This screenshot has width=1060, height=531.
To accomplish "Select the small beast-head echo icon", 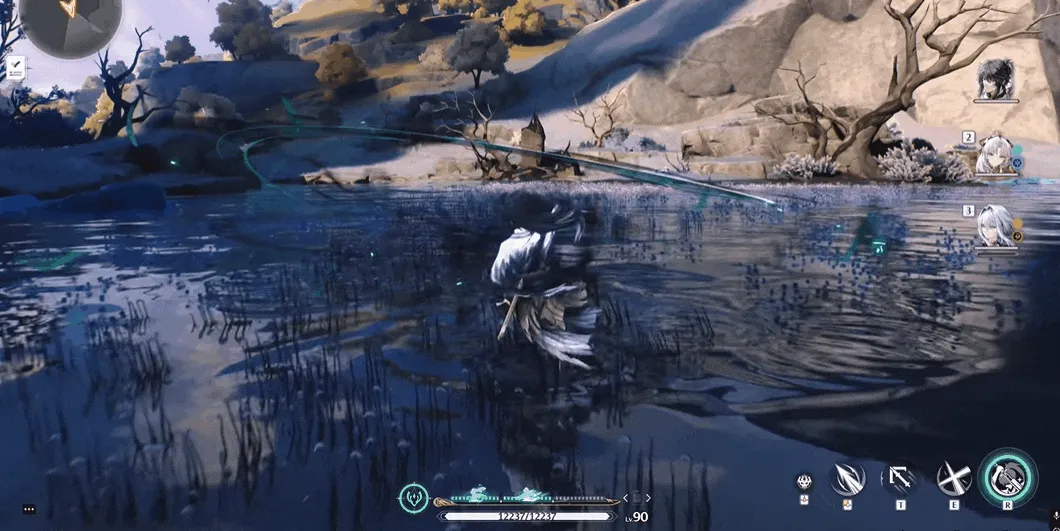I will [x=803, y=481].
